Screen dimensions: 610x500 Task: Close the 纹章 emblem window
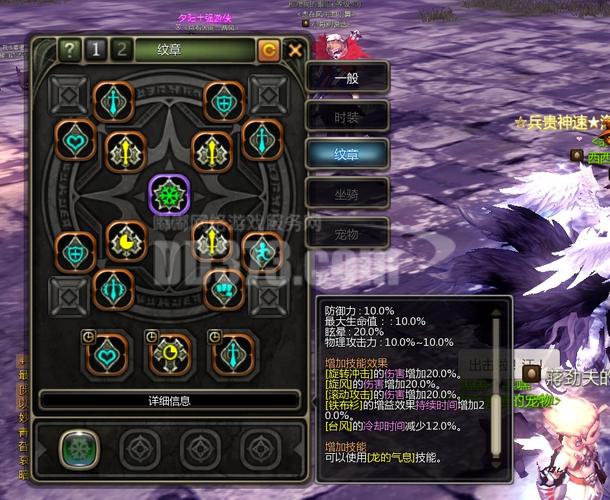[295, 50]
